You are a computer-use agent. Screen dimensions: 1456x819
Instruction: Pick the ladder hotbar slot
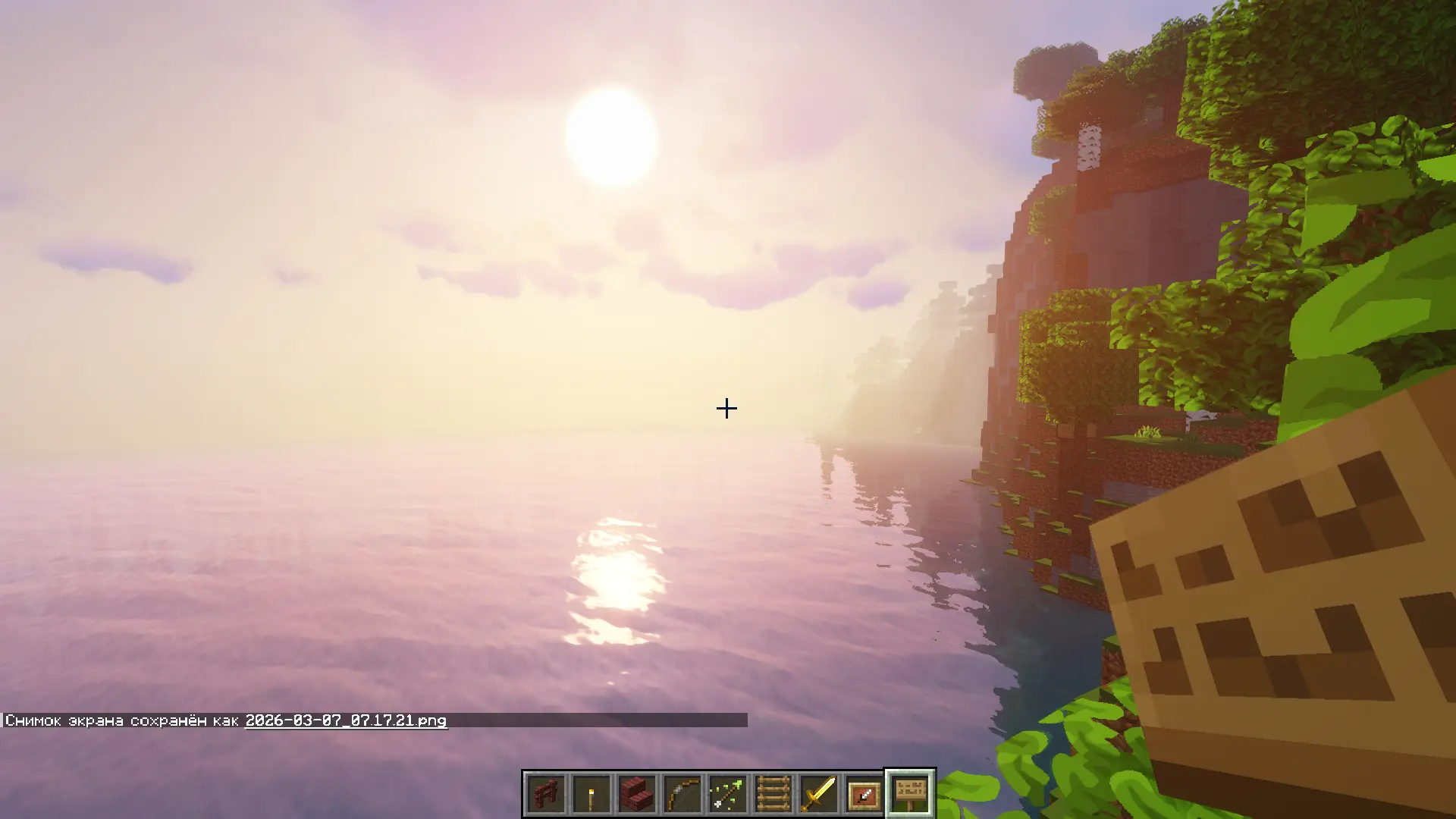click(773, 794)
